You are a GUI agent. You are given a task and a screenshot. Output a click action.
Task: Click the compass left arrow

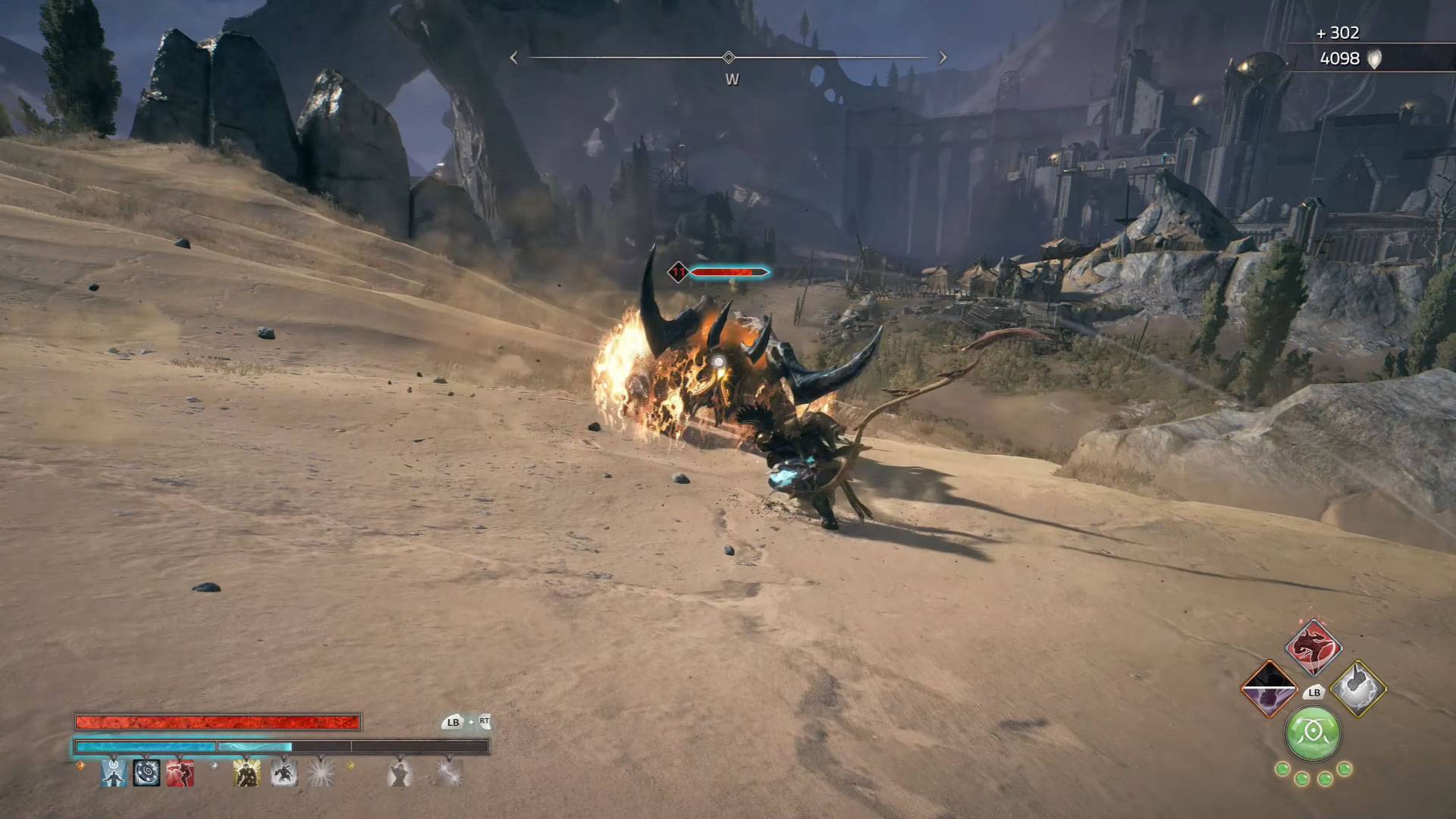514,58
